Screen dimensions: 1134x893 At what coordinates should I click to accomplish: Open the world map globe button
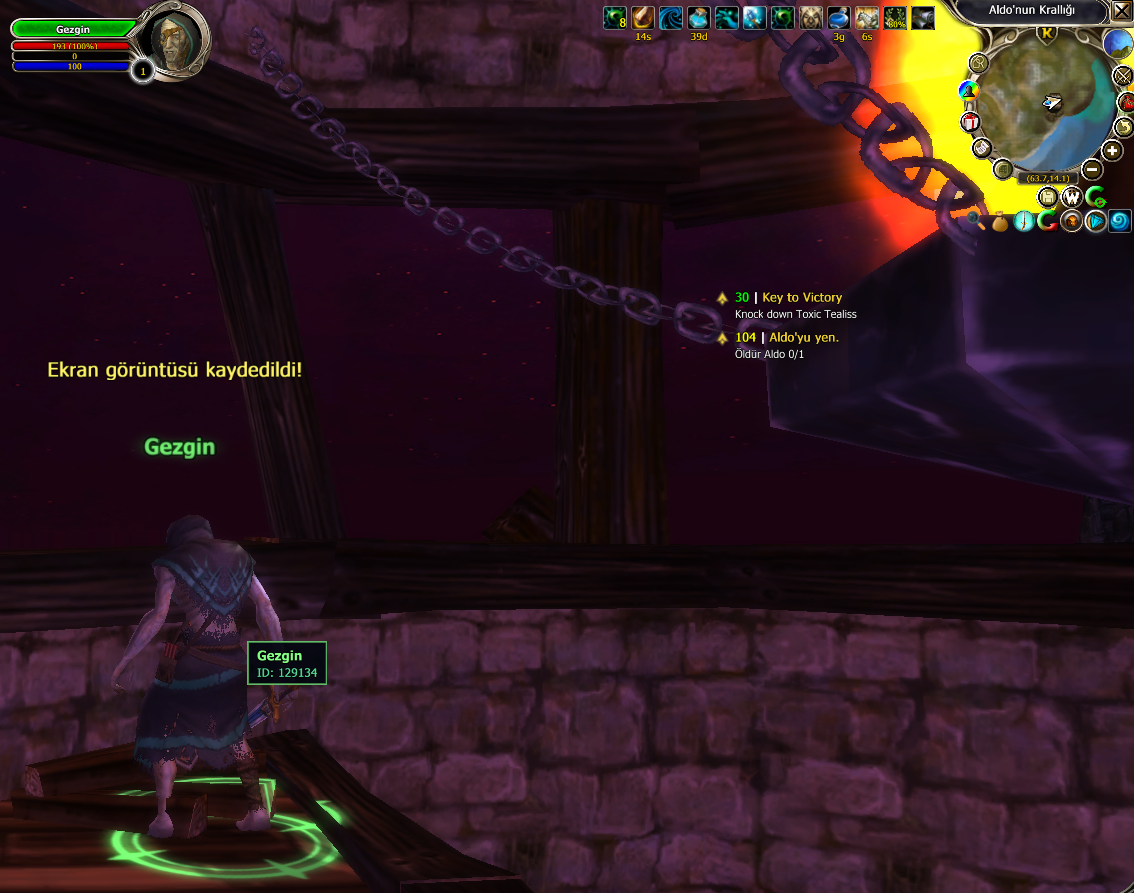point(1117,44)
